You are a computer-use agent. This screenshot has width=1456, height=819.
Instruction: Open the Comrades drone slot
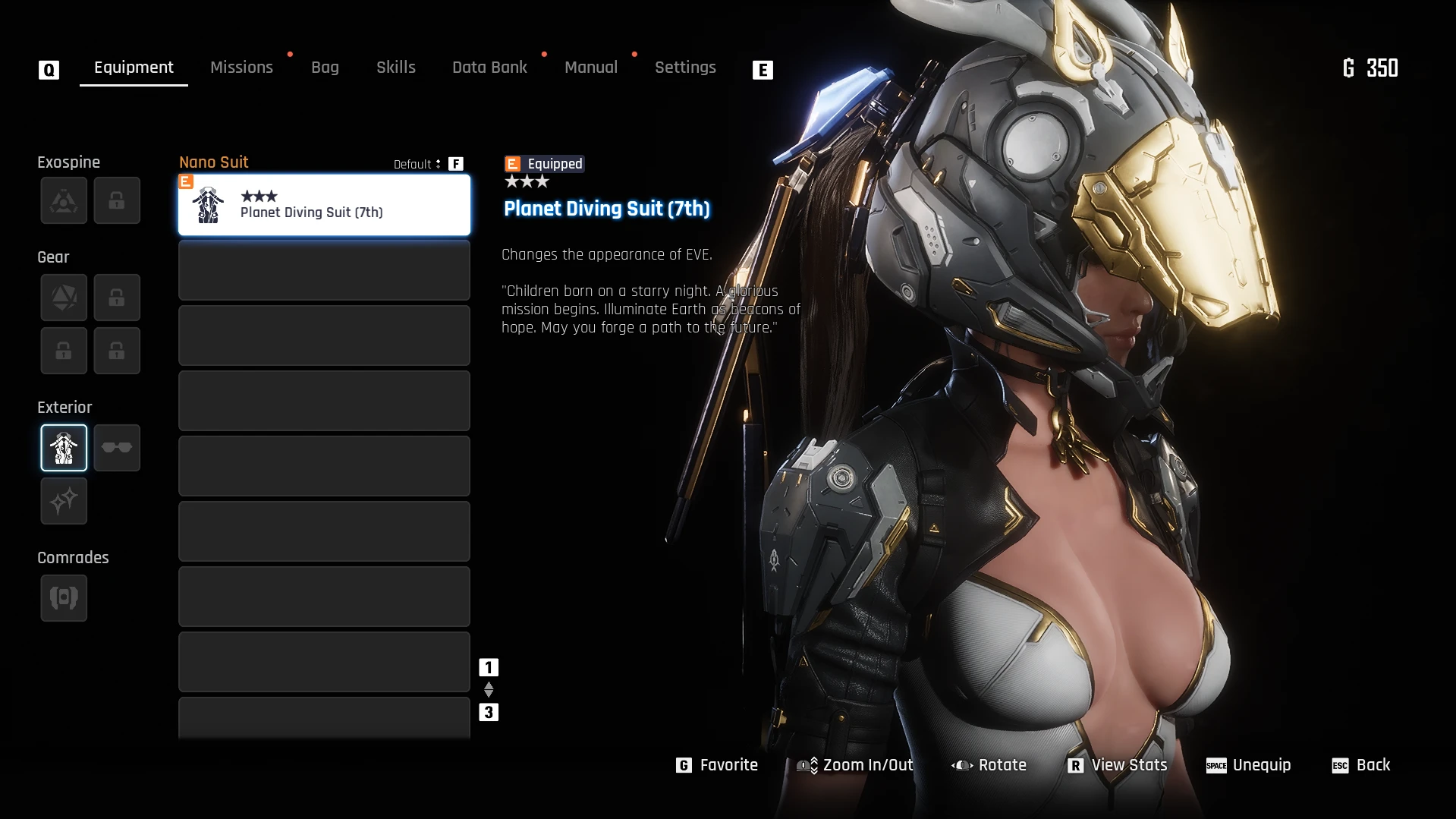point(64,598)
